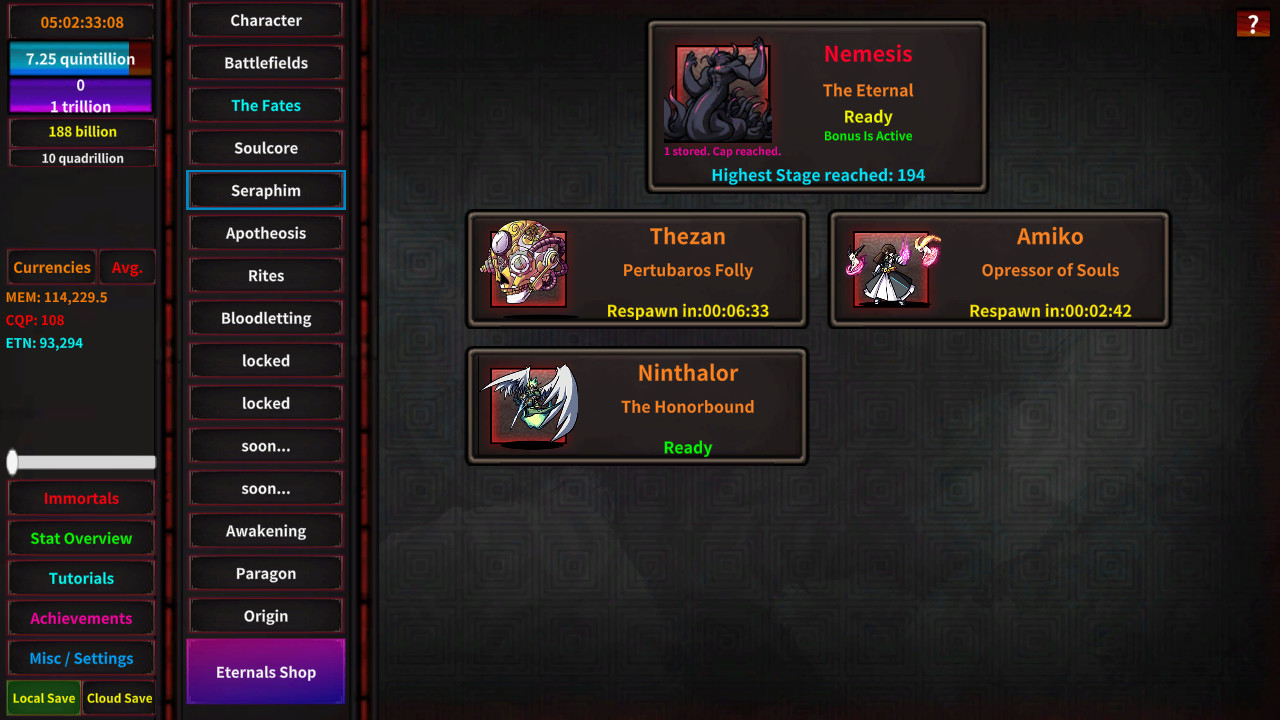Click the 7.25 quintillion currency bar
The image size is (1280, 720).
[80, 58]
